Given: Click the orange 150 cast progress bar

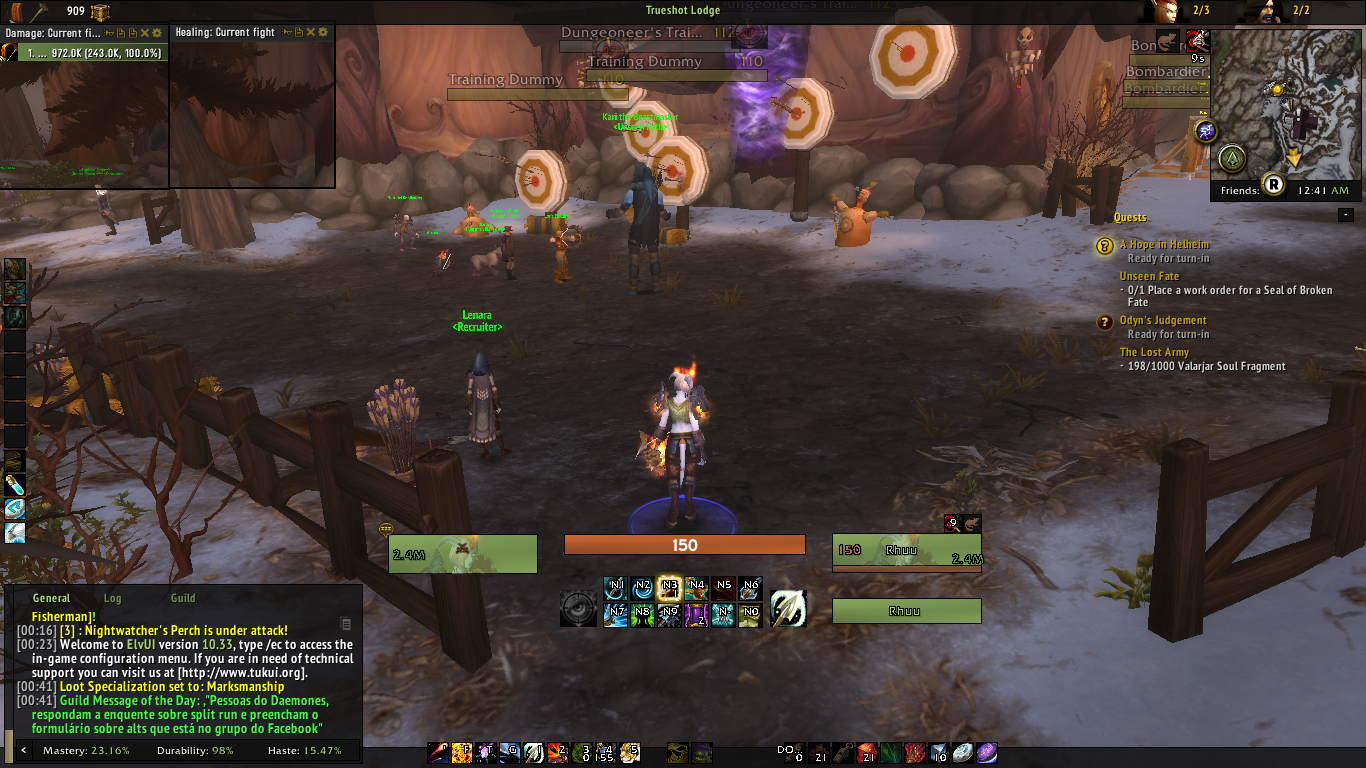Looking at the screenshot, I should 685,545.
